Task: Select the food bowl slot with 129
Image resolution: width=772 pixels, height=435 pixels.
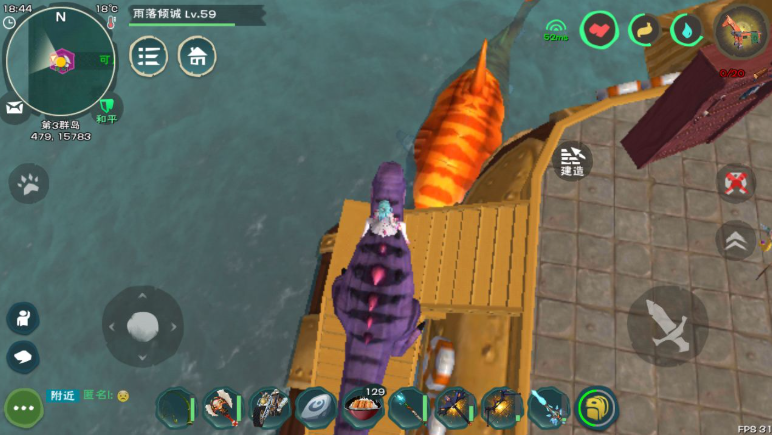Action: coord(362,407)
